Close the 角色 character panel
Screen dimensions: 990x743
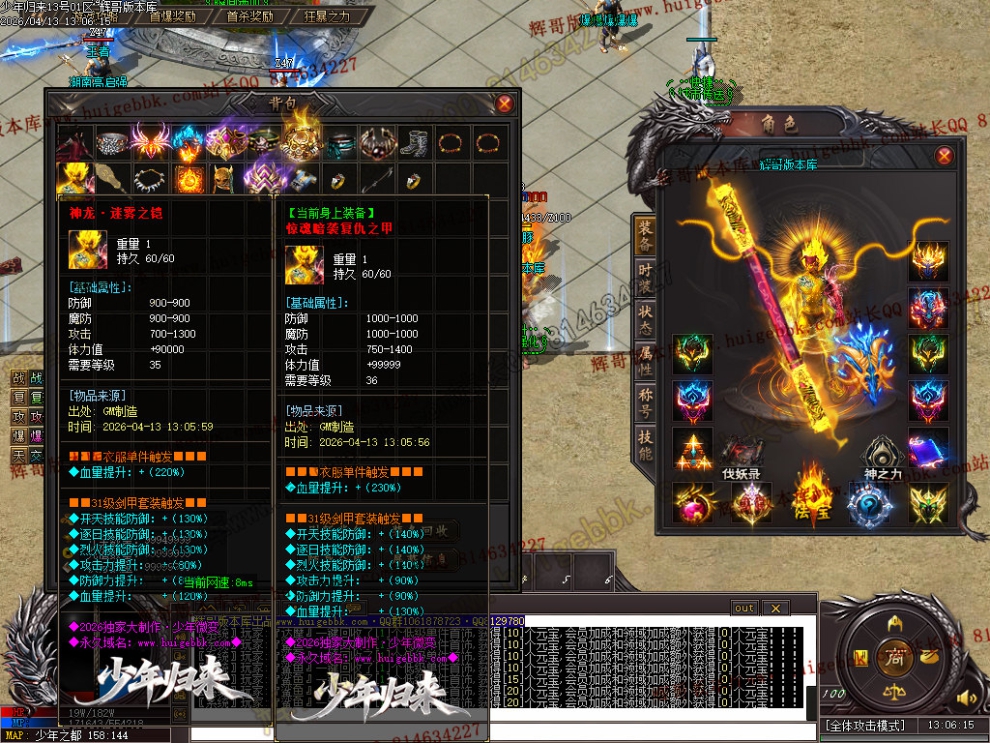click(944, 157)
